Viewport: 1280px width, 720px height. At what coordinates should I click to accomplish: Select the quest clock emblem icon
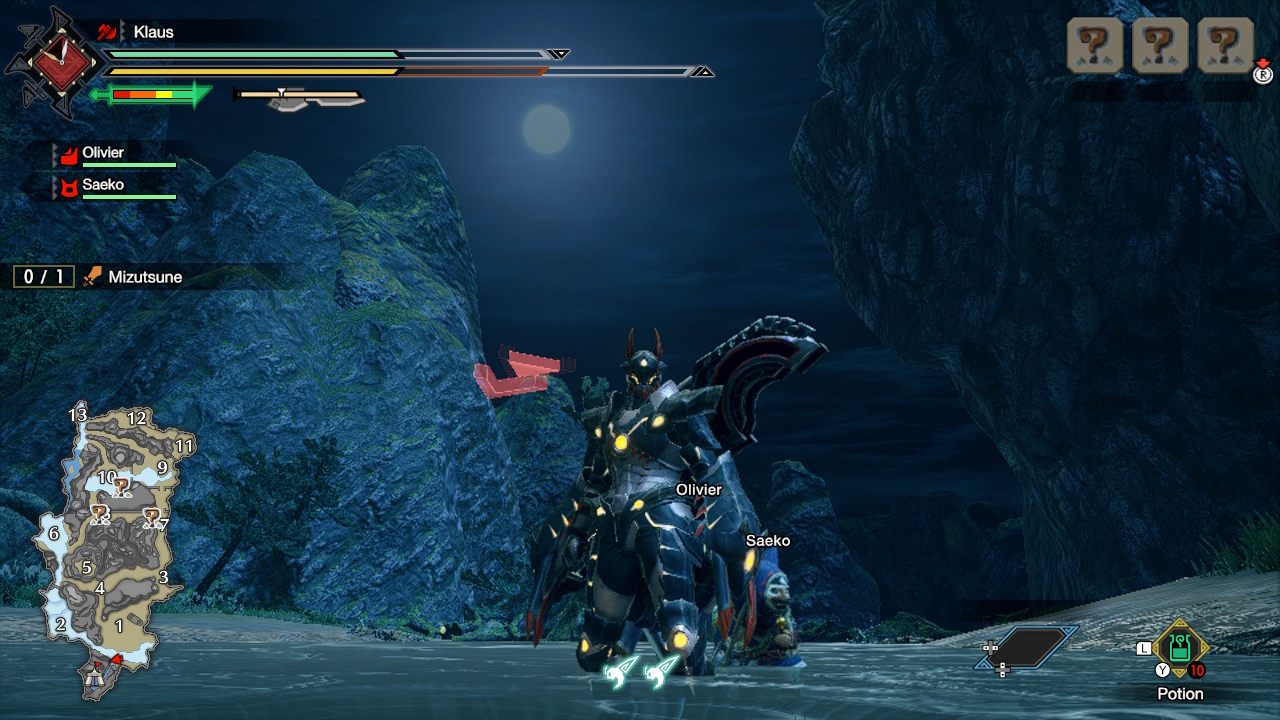tap(57, 63)
